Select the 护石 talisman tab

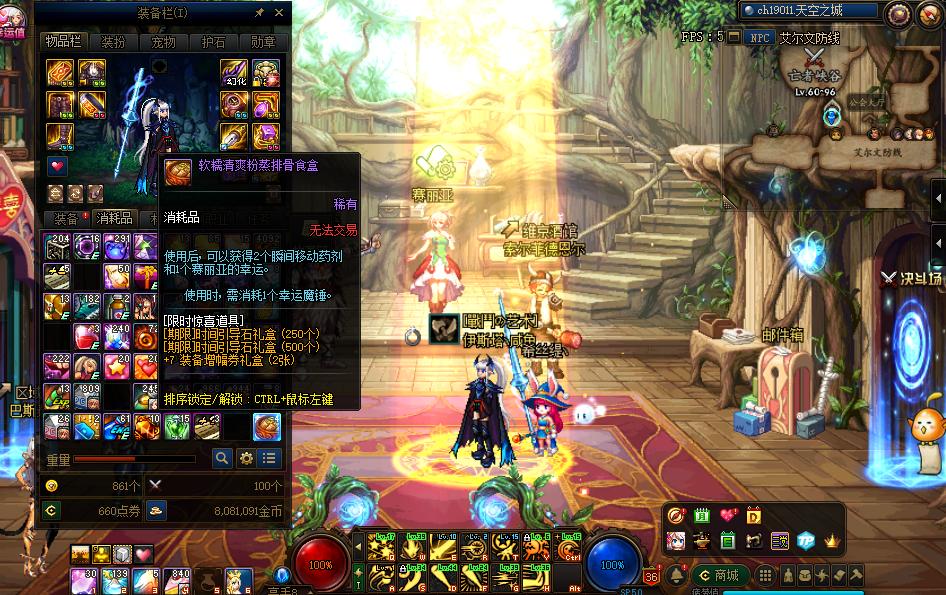tap(214, 42)
